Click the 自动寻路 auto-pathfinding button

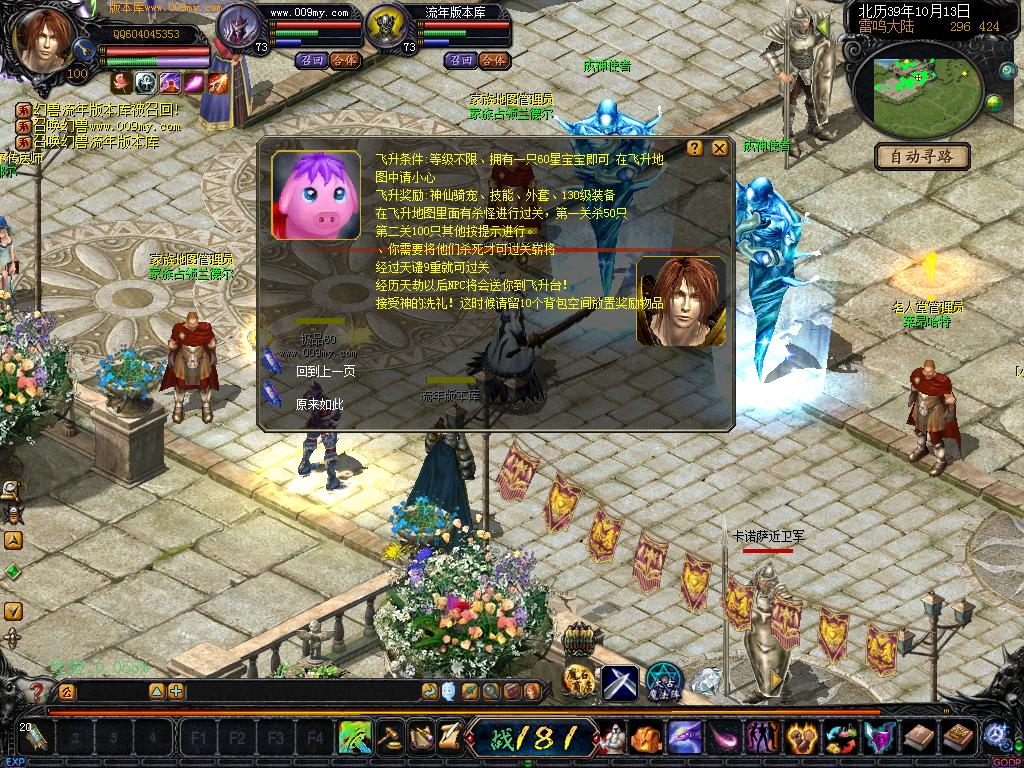click(x=923, y=156)
